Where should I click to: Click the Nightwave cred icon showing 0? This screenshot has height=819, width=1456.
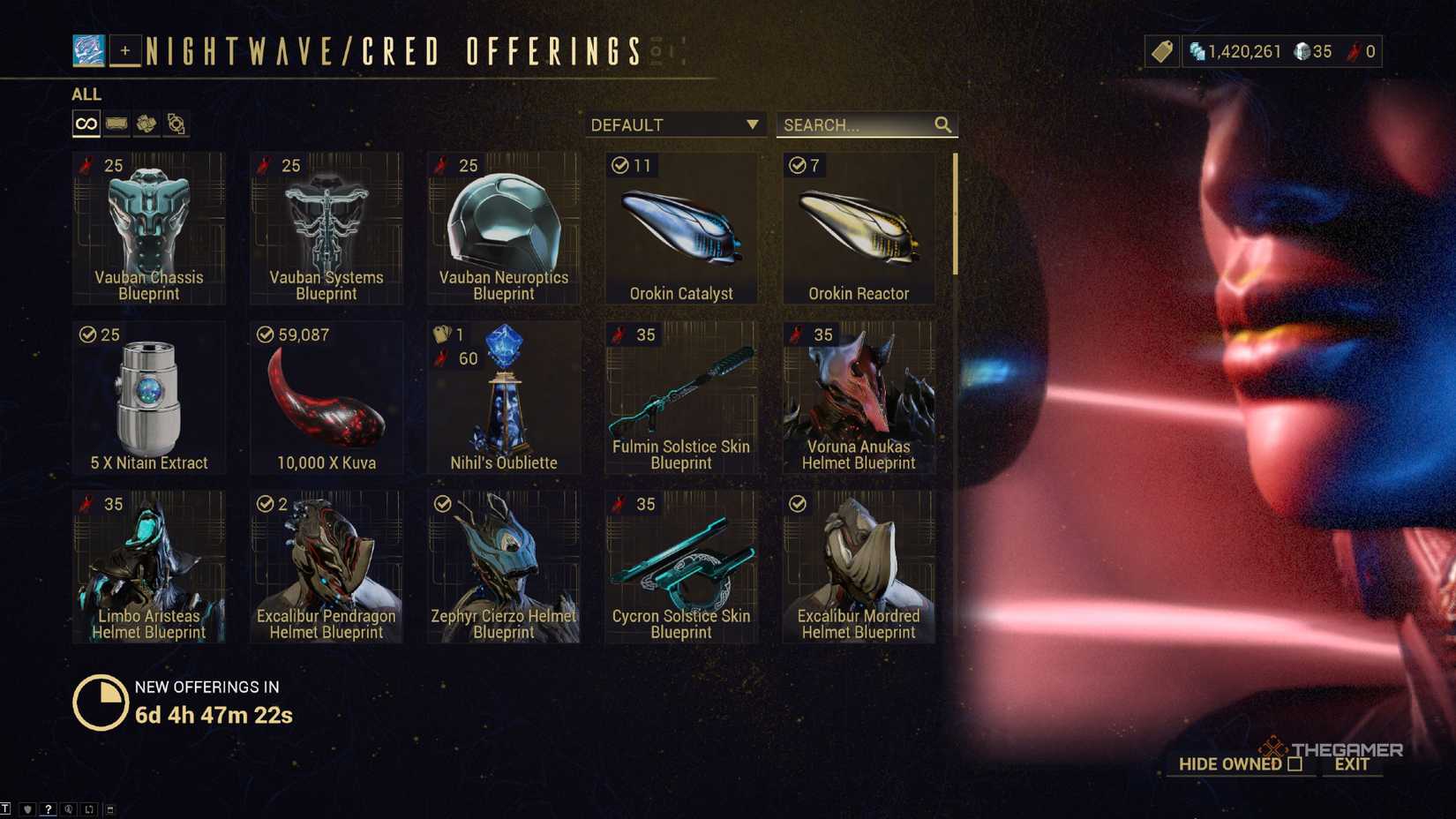(1352, 51)
